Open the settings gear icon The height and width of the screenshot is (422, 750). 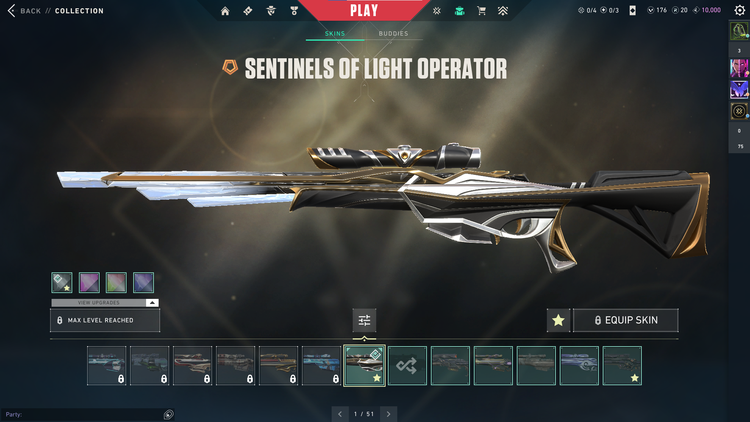(739, 9)
